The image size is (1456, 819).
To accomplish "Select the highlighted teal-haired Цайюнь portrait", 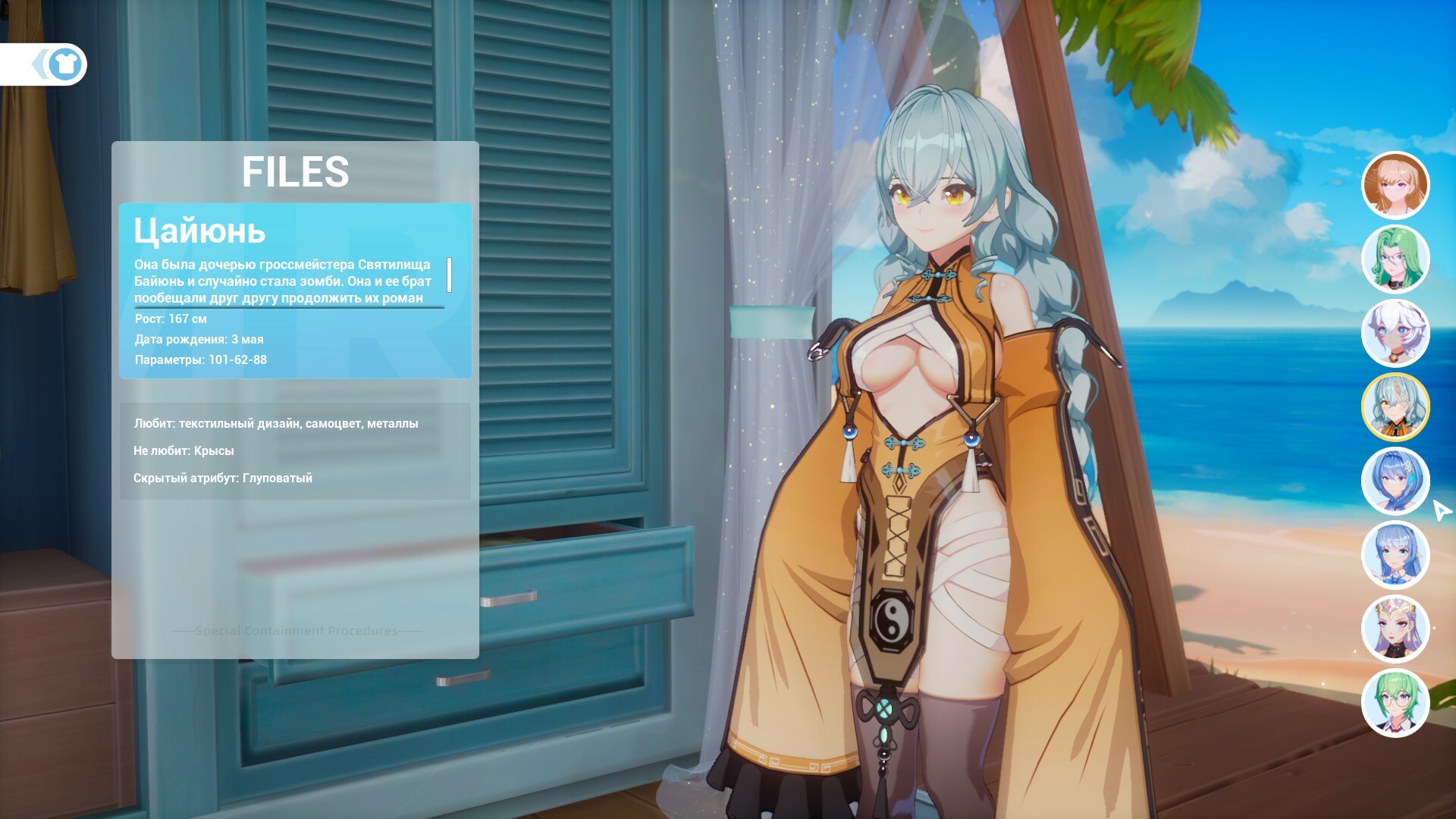I will pyautogui.click(x=1395, y=407).
